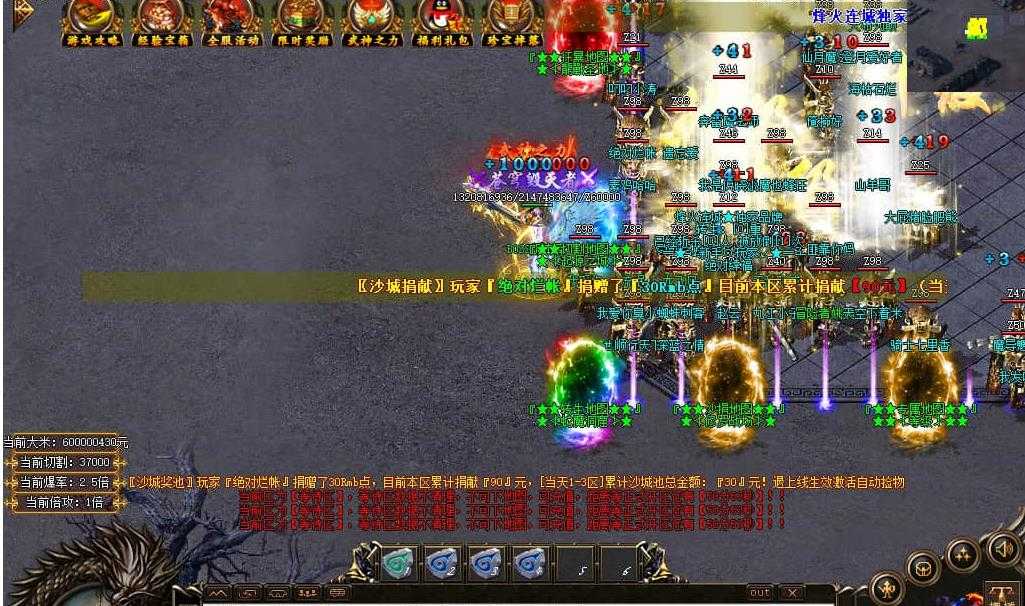Activate the blue talisman in hotbar slot 4
The width and height of the screenshot is (1025, 606).
coord(529,565)
